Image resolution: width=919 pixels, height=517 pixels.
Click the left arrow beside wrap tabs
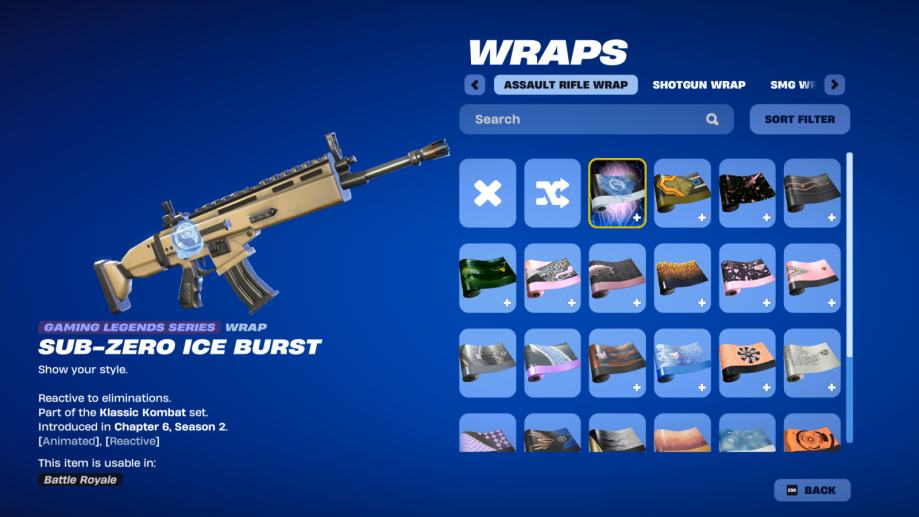pos(476,85)
